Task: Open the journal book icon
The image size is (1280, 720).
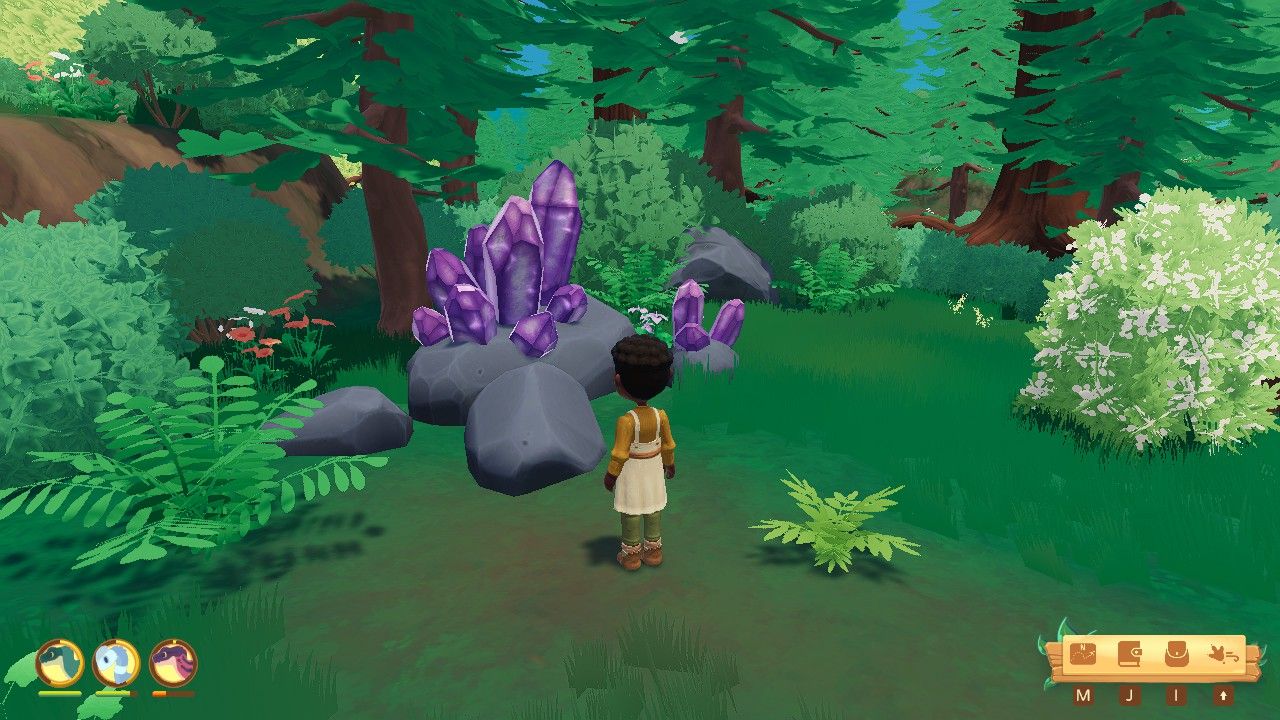Action: pyautogui.click(x=1129, y=655)
